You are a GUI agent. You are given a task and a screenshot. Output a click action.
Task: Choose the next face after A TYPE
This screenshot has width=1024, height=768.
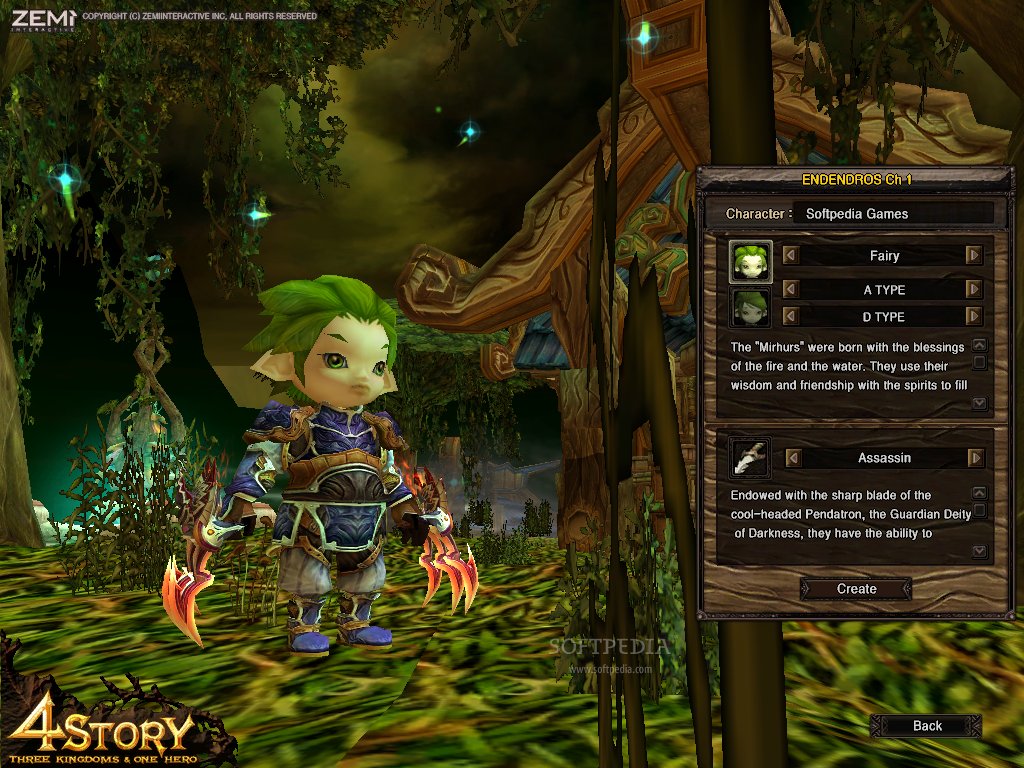[974, 289]
